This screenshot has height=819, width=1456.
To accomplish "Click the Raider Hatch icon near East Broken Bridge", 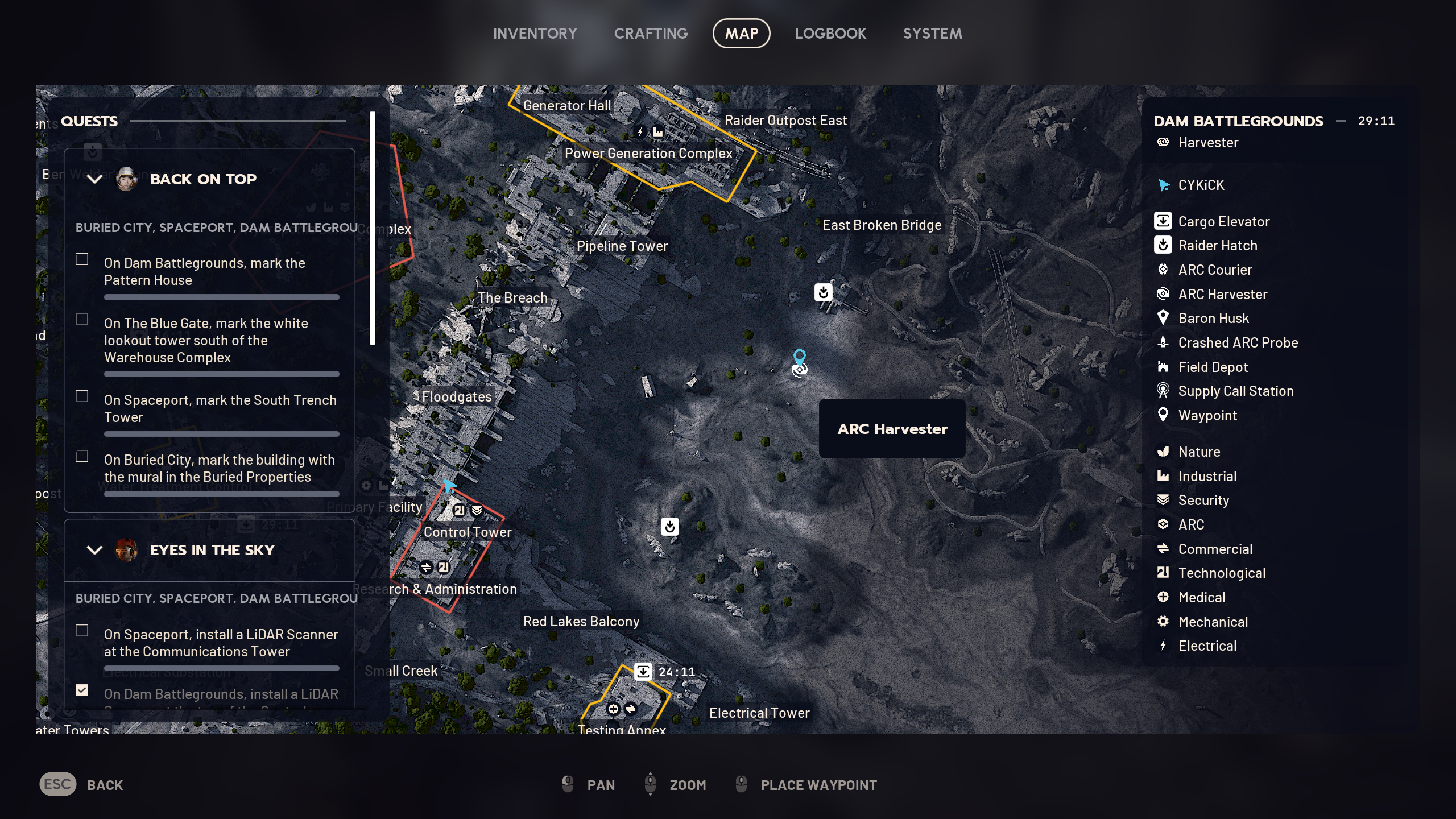I will (823, 292).
